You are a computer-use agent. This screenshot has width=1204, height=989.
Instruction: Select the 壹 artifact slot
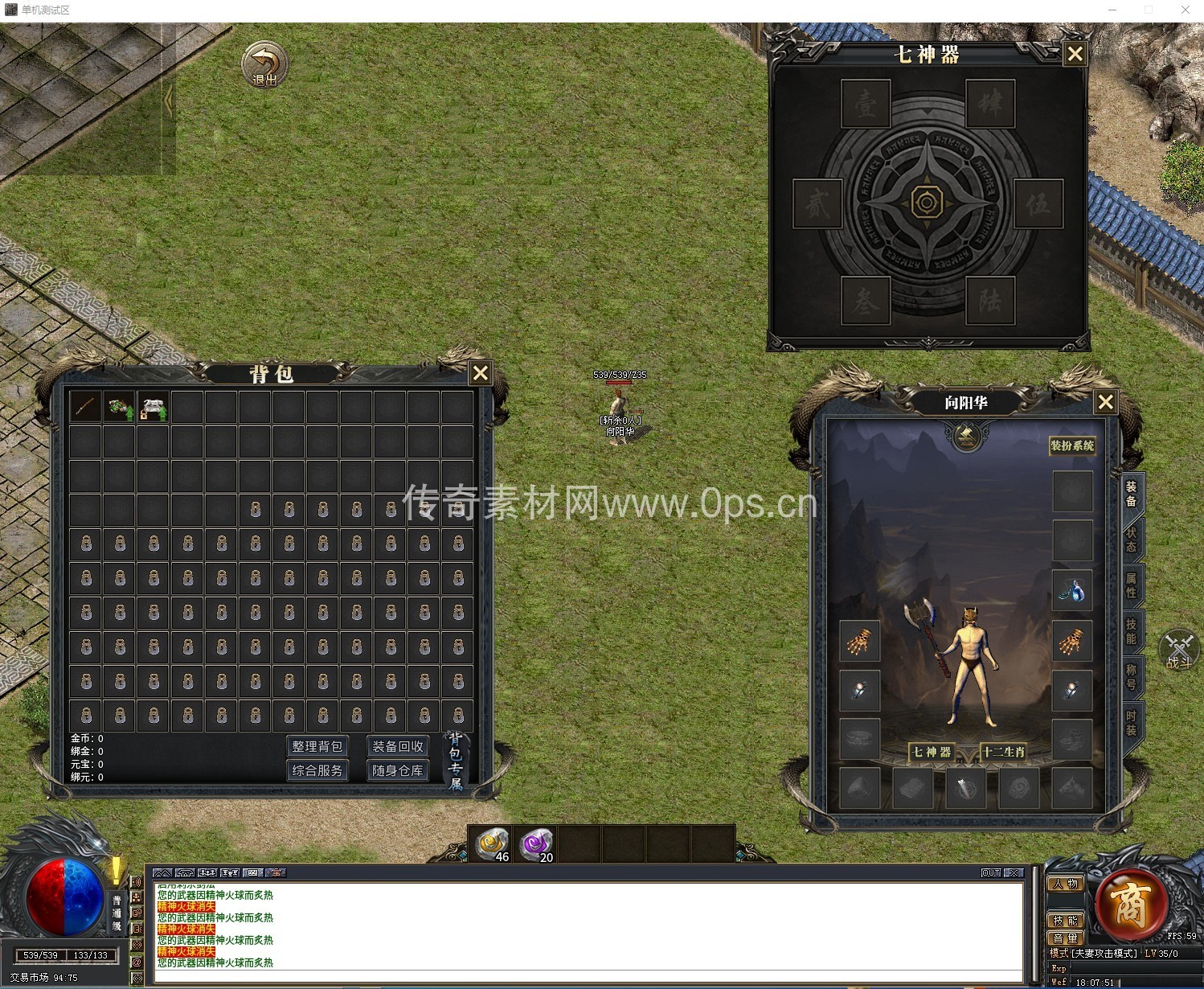[866, 104]
